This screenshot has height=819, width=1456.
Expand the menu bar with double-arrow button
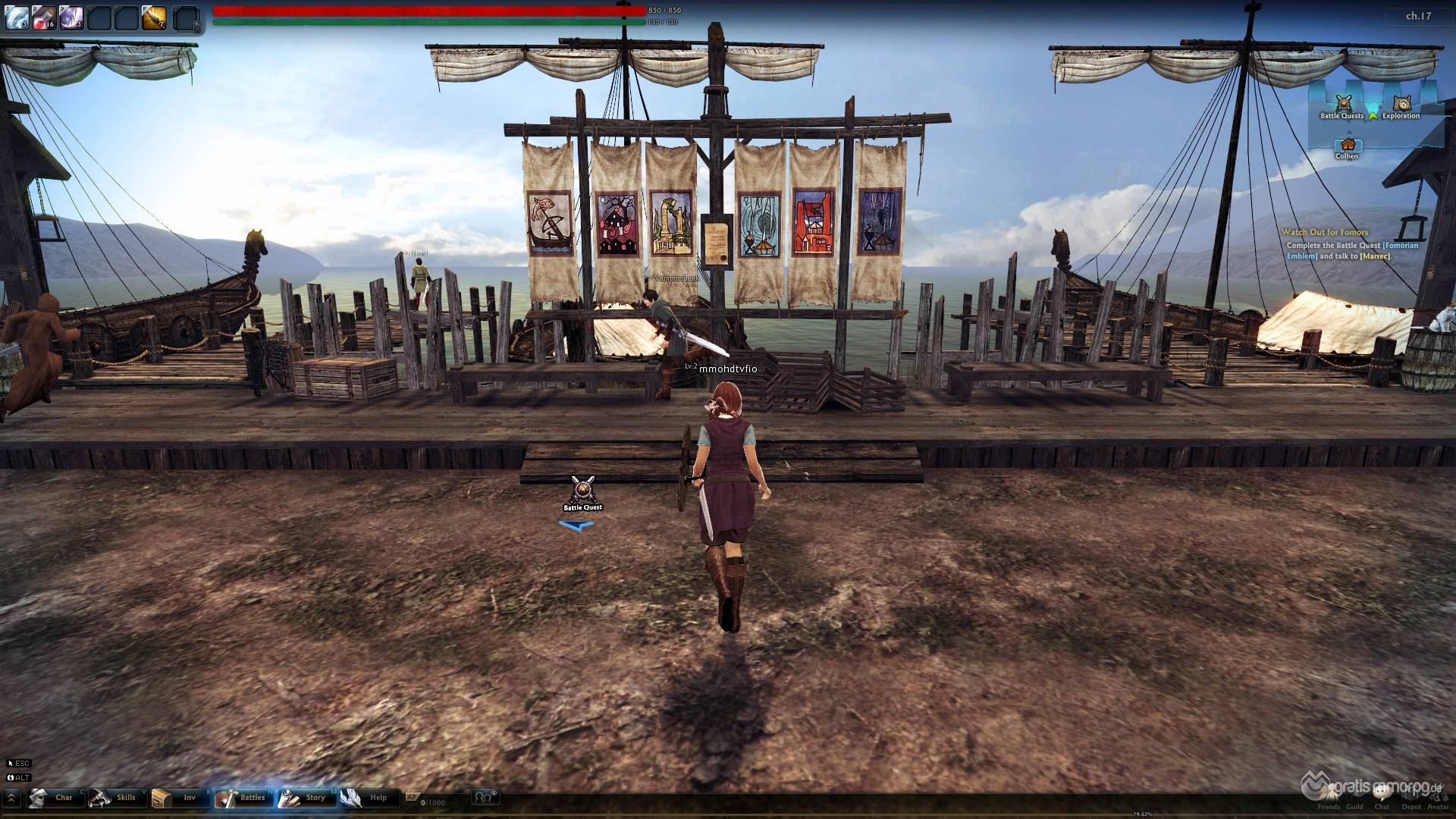coord(13,798)
